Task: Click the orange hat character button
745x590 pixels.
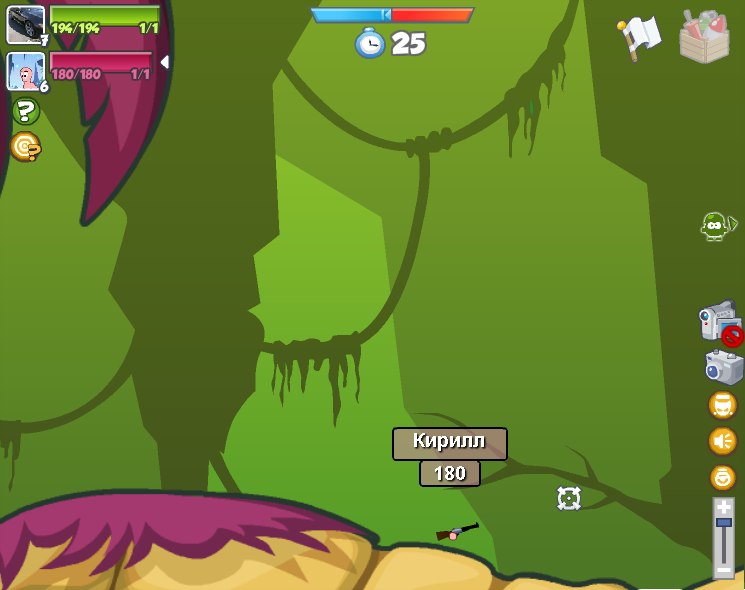Action: (x=722, y=405)
